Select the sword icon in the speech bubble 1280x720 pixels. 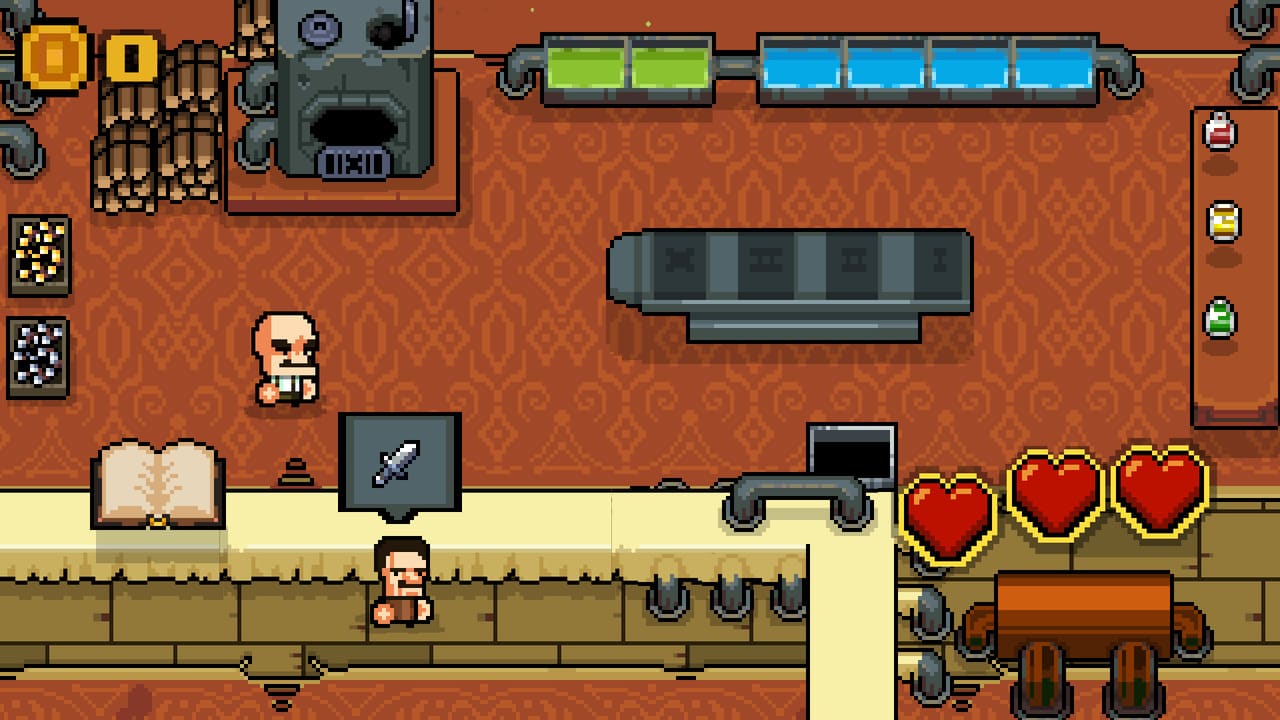coord(394,460)
